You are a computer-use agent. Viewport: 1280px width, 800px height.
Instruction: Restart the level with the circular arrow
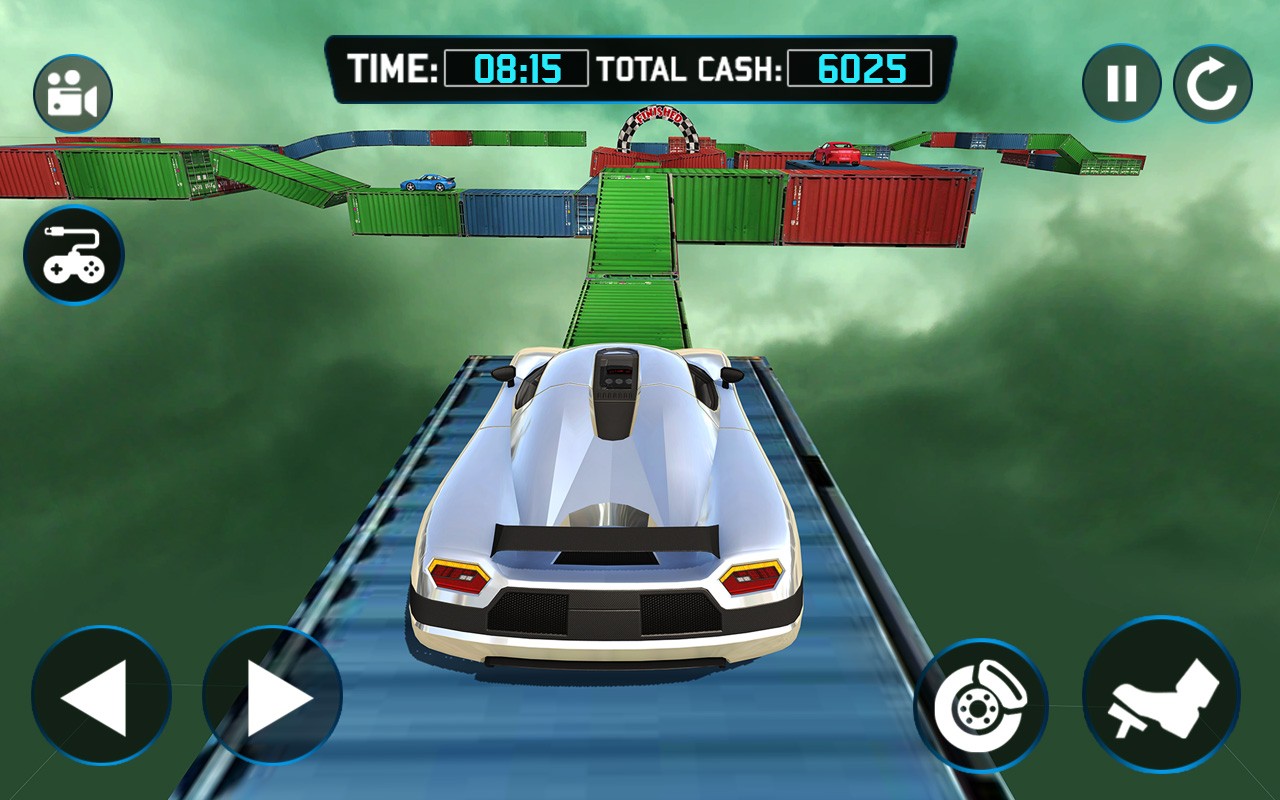[x=1212, y=84]
